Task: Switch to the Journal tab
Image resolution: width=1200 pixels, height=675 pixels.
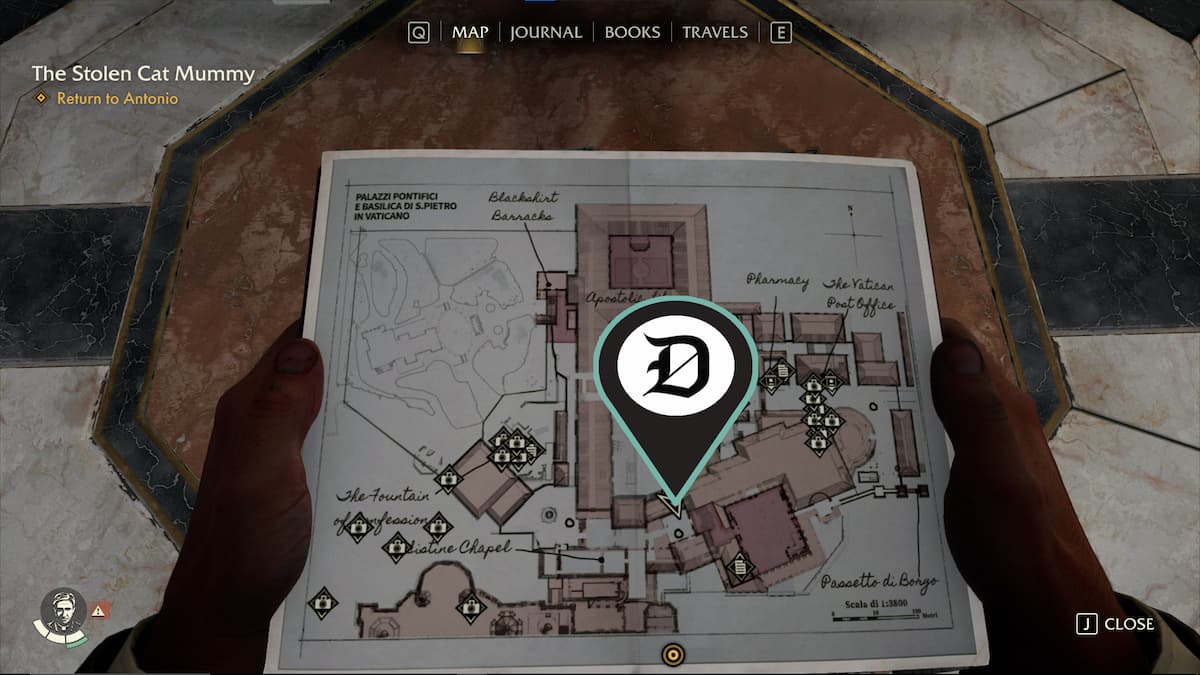Action: pyautogui.click(x=545, y=32)
